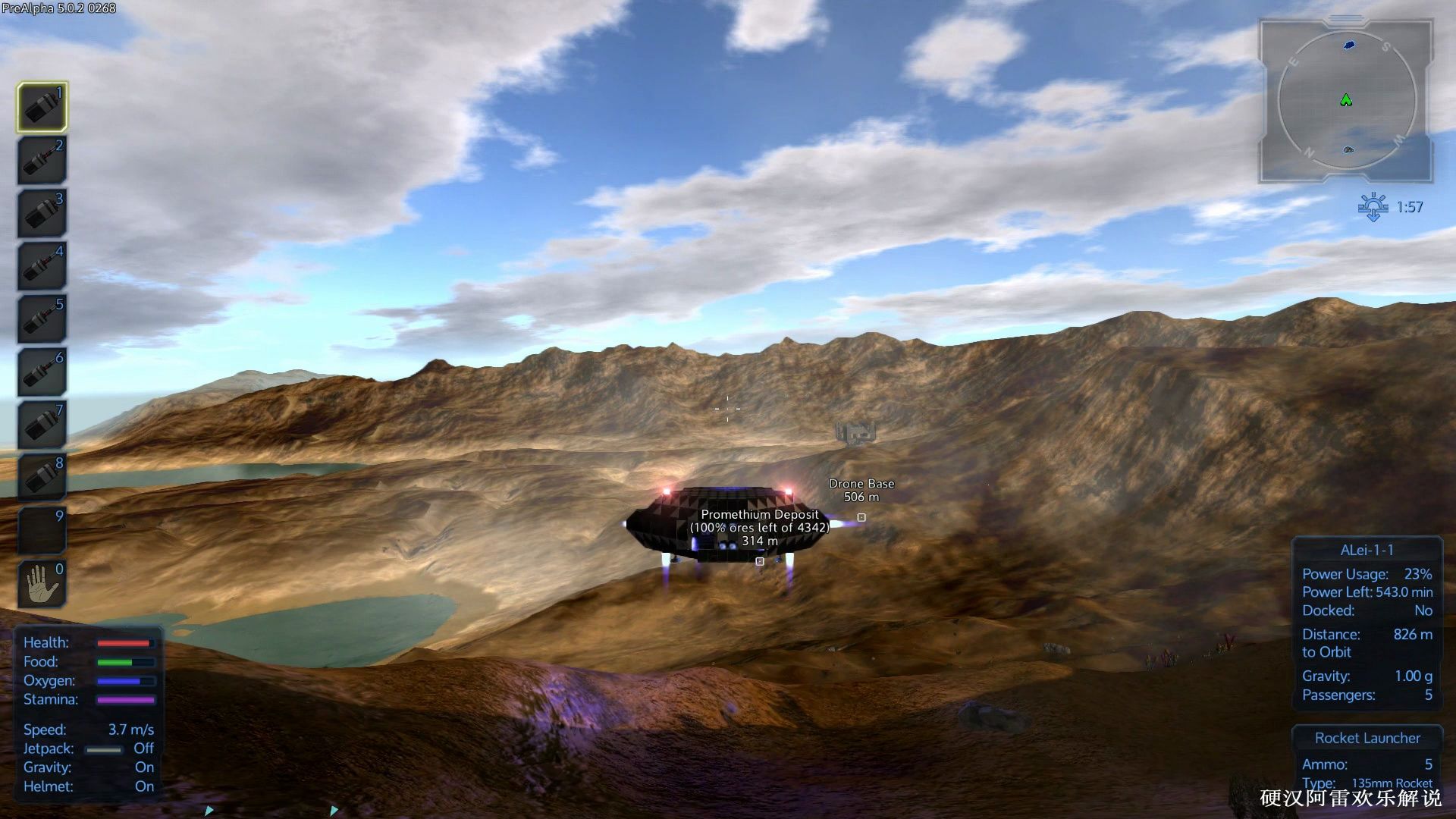The width and height of the screenshot is (1456, 819).
Task: Click the circular compass minimap
Action: [x=1346, y=100]
